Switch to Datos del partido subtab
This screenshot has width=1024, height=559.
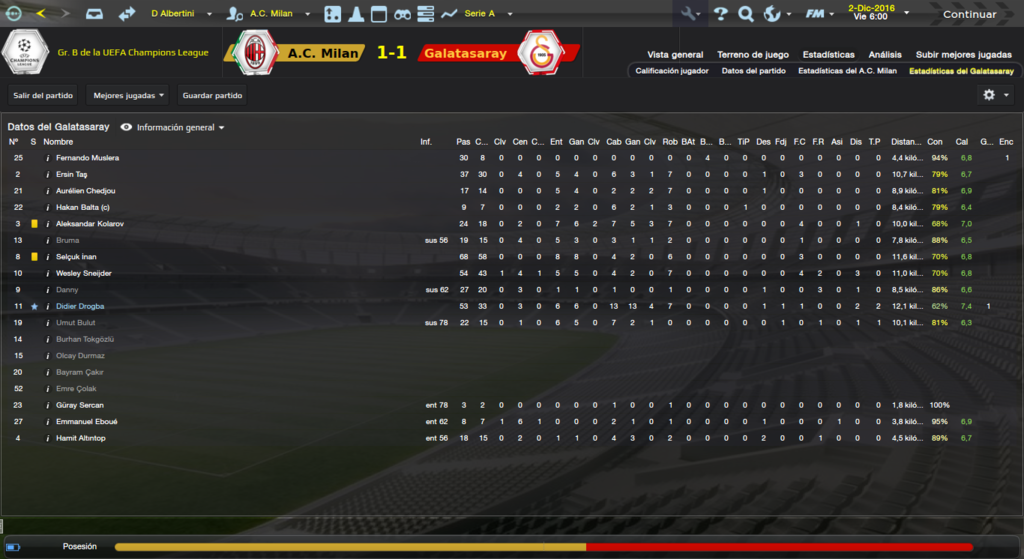pyautogui.click(x=753, y=71)
